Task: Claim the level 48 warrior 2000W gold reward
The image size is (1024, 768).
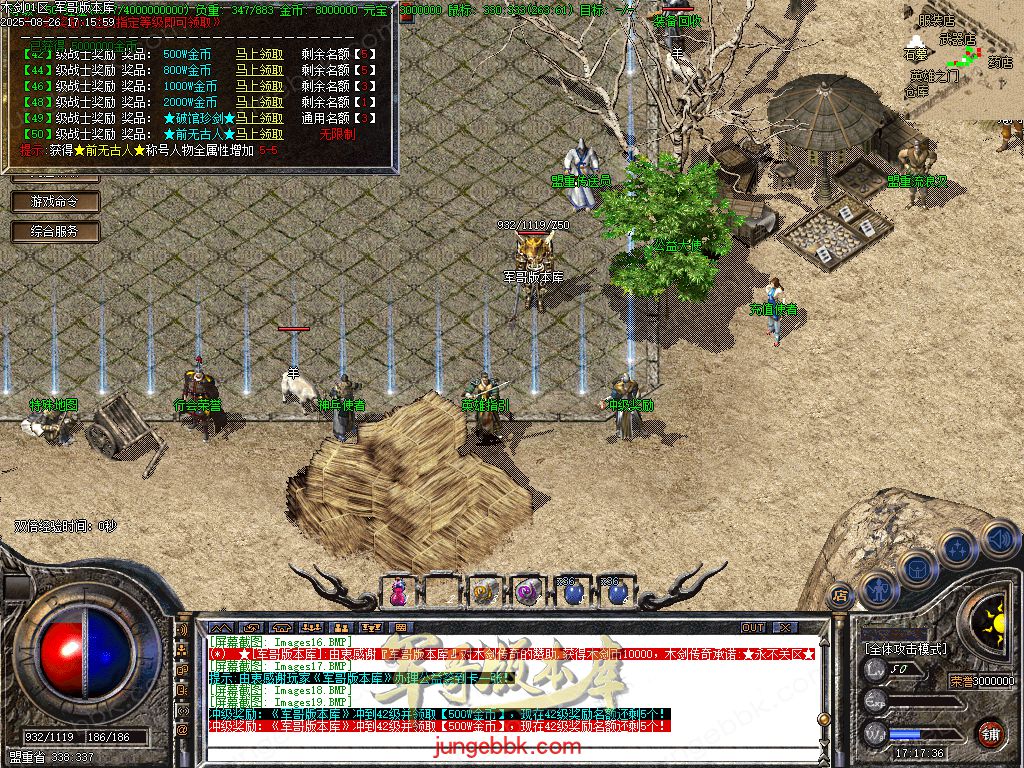Action: (x=259, y=102)
